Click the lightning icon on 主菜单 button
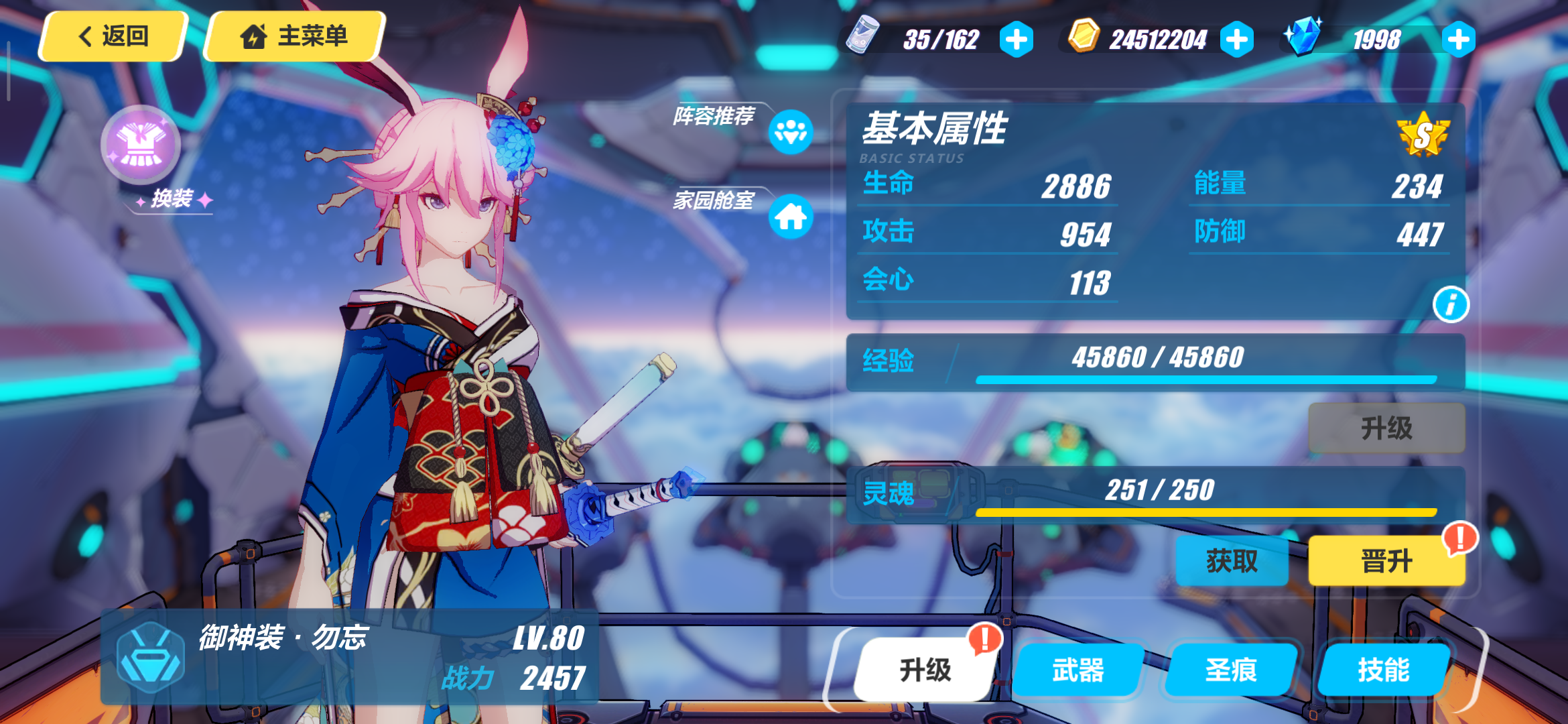The image size is (1568, 724). [254, 37]
